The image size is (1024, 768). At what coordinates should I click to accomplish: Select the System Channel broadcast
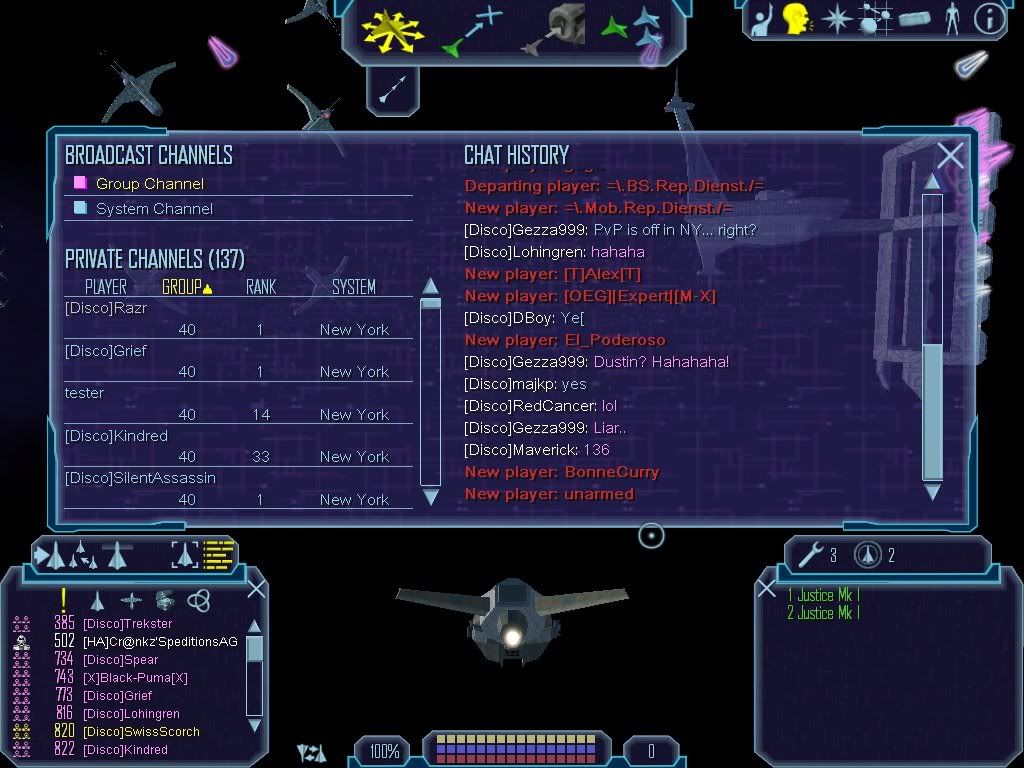click(154, 209)
